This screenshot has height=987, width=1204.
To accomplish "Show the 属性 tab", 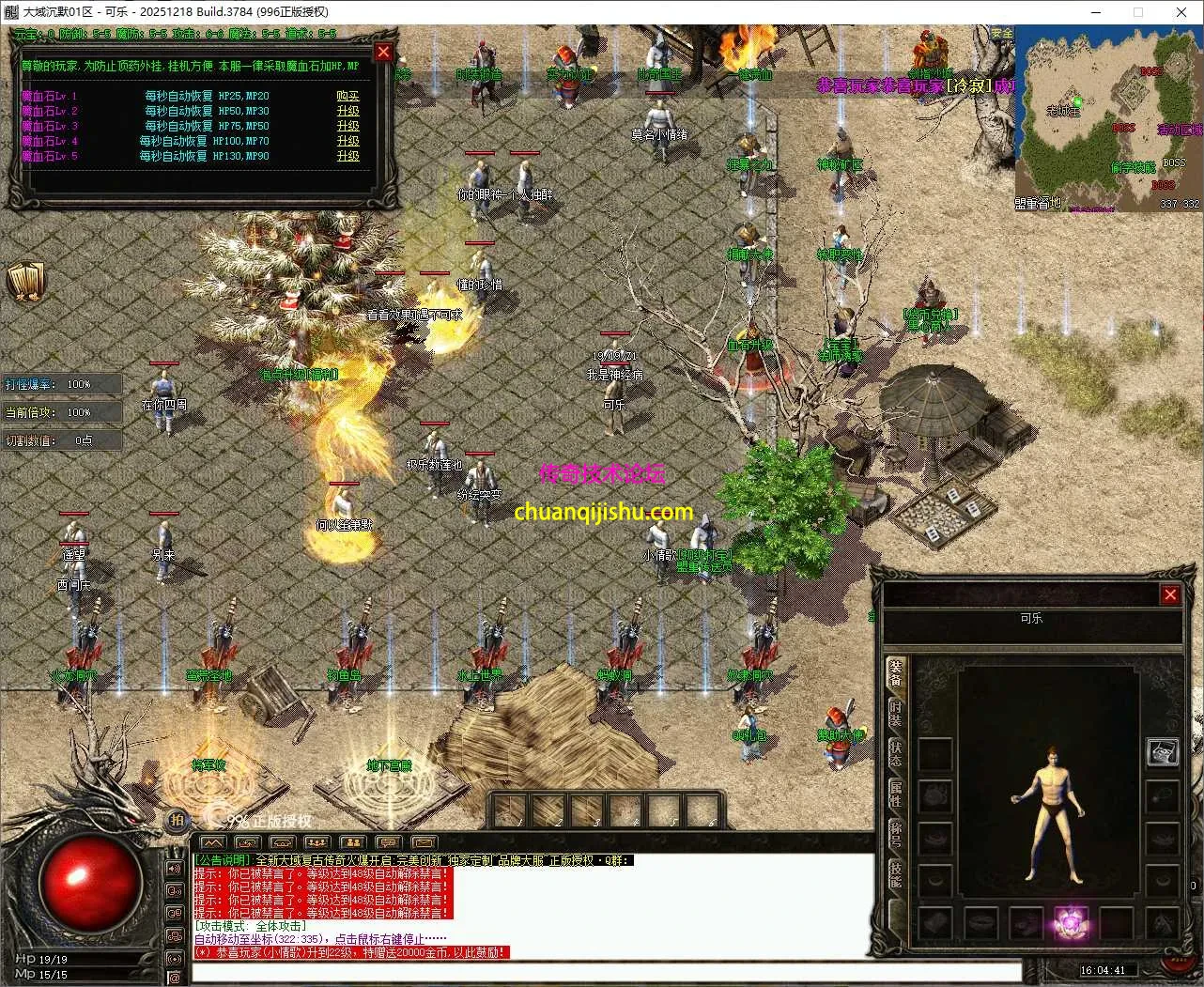I will (896, 794).
